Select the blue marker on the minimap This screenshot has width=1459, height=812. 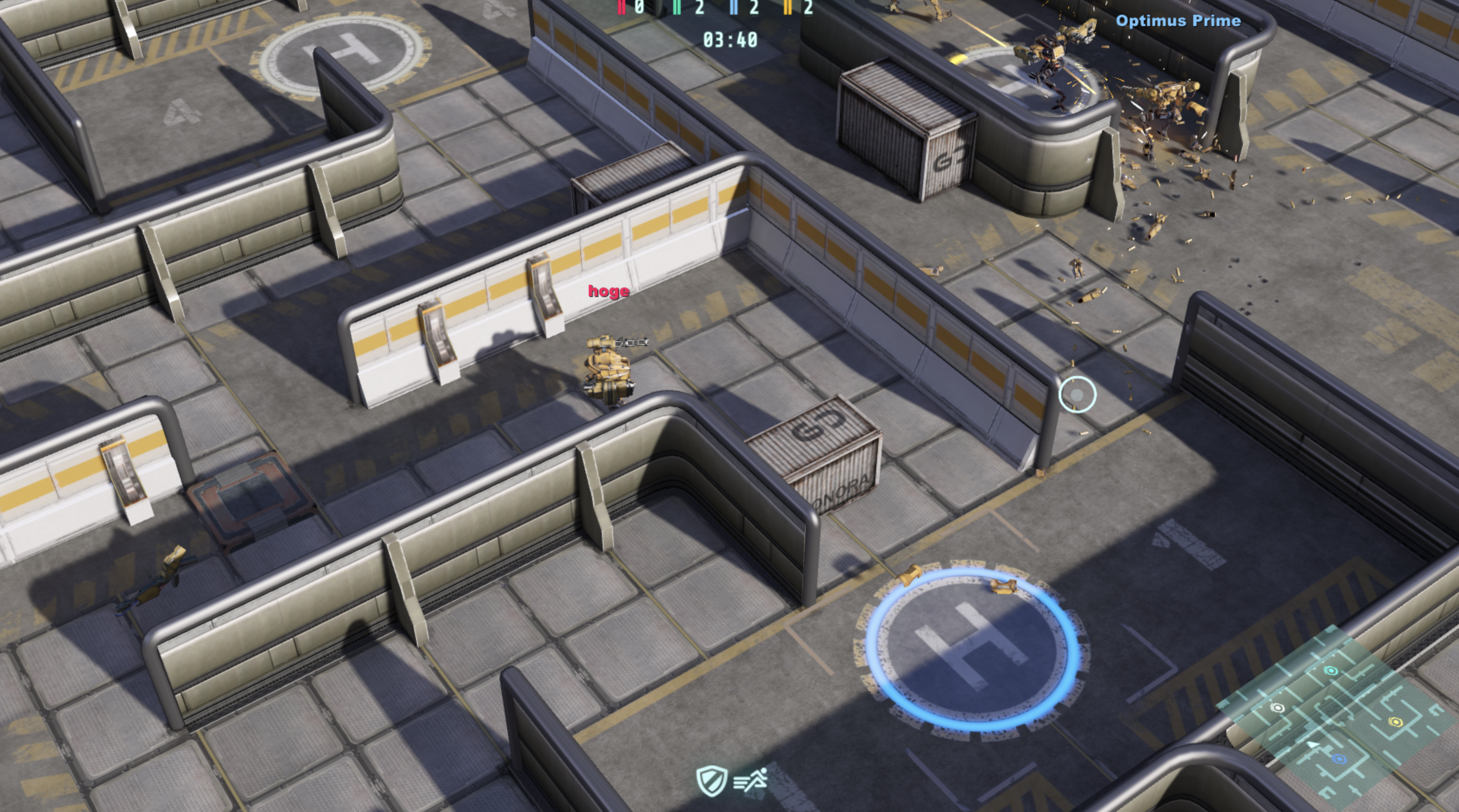[x=1339, y=759]
